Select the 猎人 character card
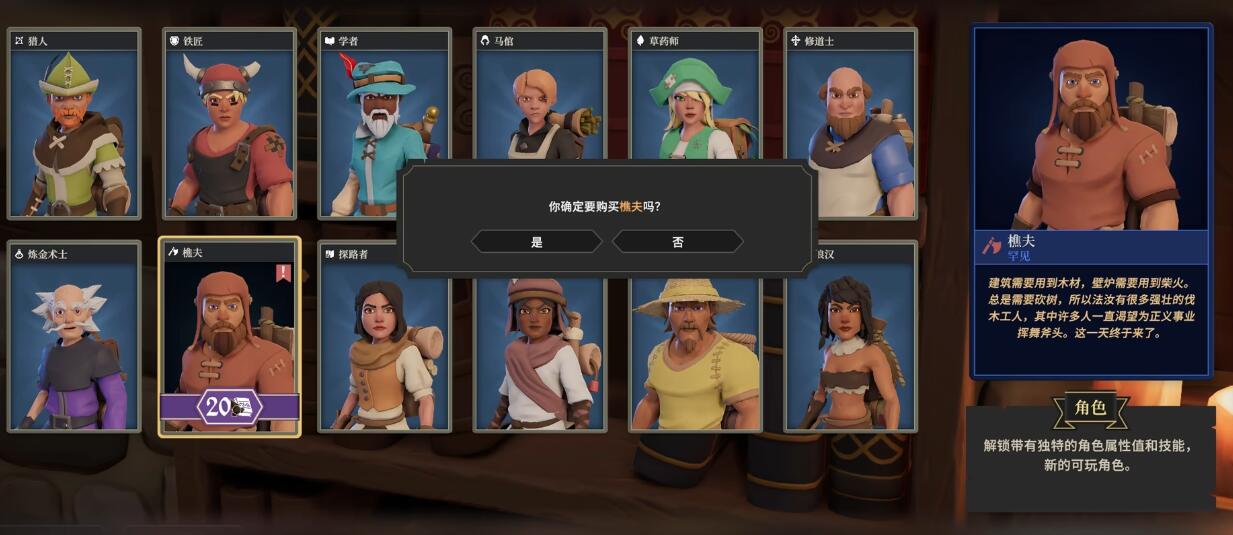This screenshot has width=1233, height=535. pos(74,125)
